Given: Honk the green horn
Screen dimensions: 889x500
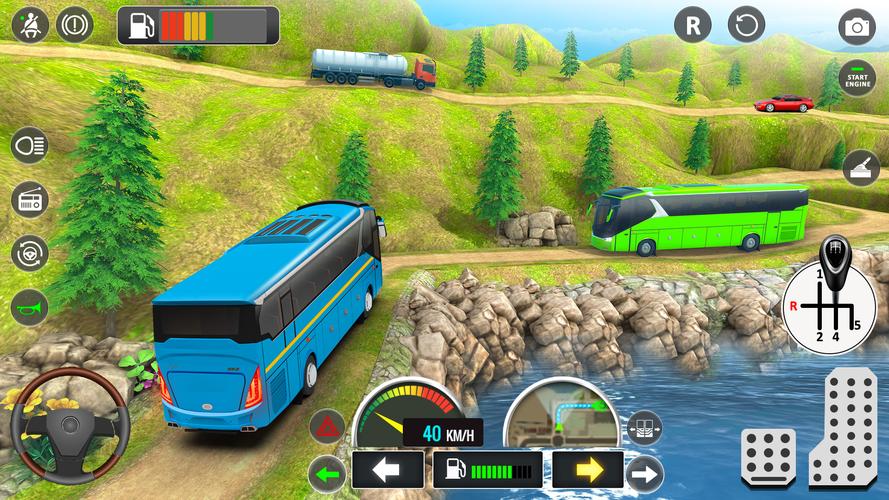Looking at the screenshot, I should coord(29,306).
